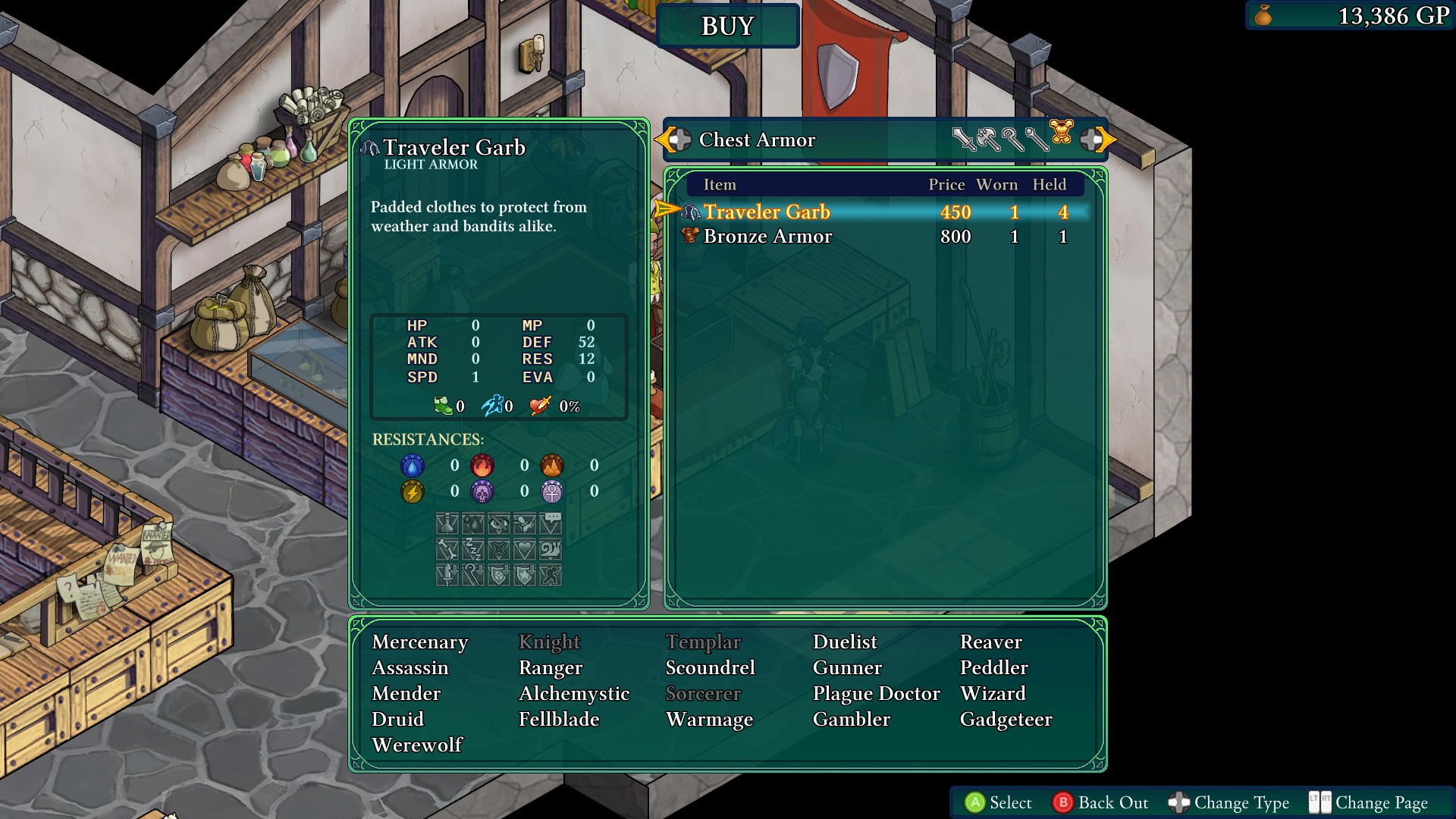Click the lightning resistance icon
The image size is (1456, 819).
pyautogui.click(x=413, y=491)
